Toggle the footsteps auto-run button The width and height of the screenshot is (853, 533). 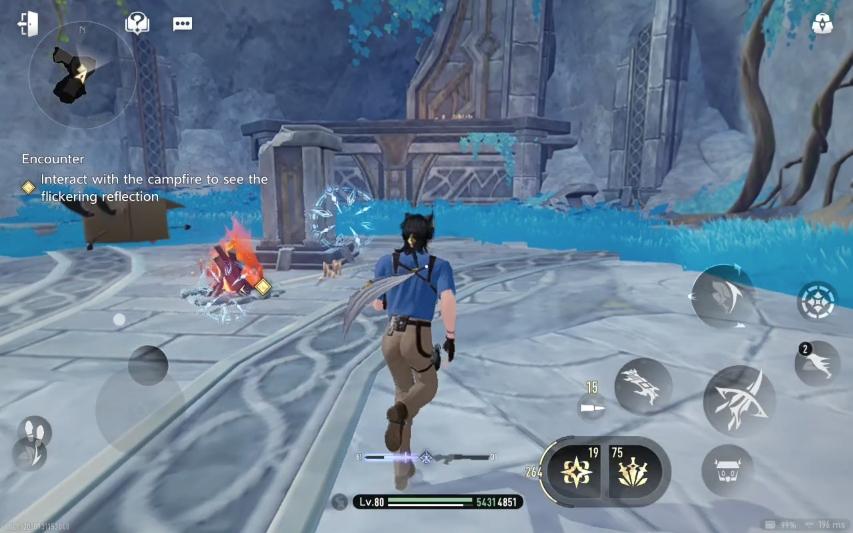[x=34, y=433]
